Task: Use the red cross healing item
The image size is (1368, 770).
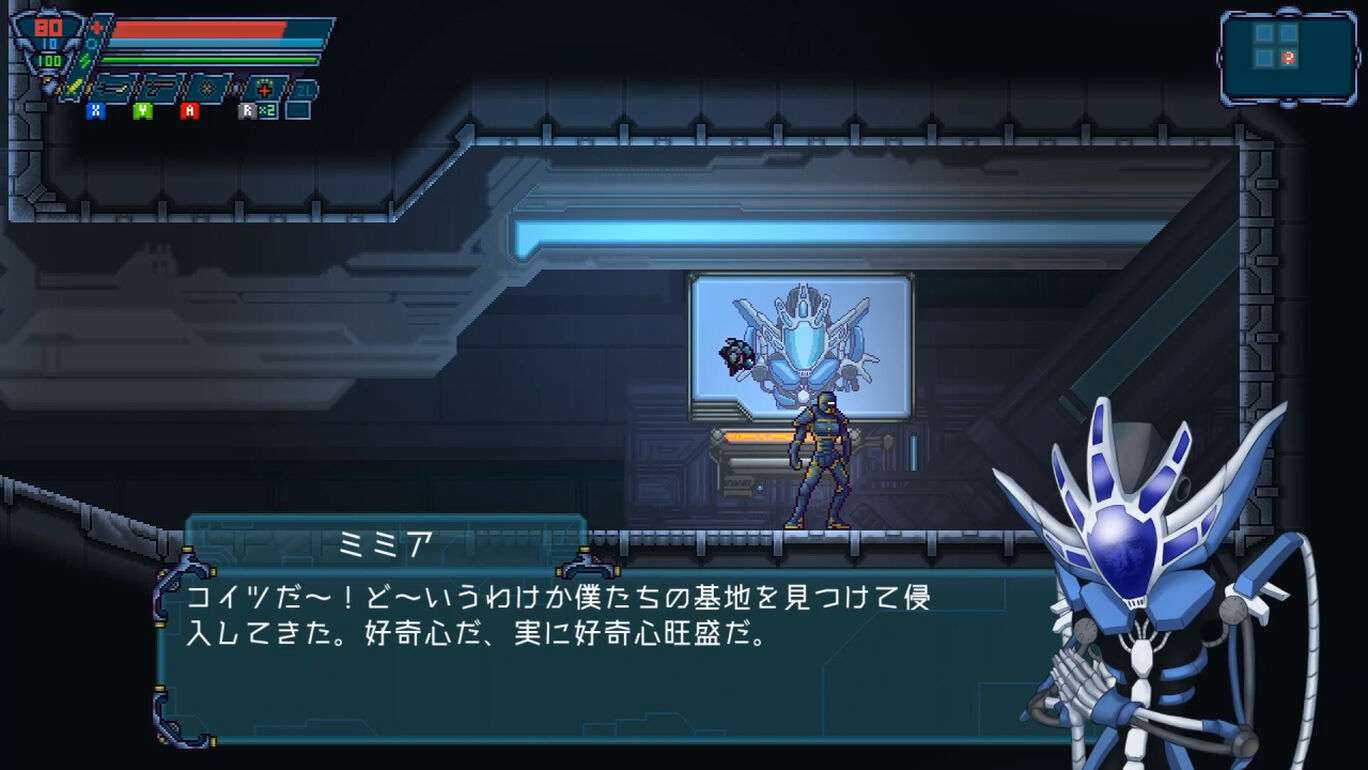Action: (x=263, y=88)
